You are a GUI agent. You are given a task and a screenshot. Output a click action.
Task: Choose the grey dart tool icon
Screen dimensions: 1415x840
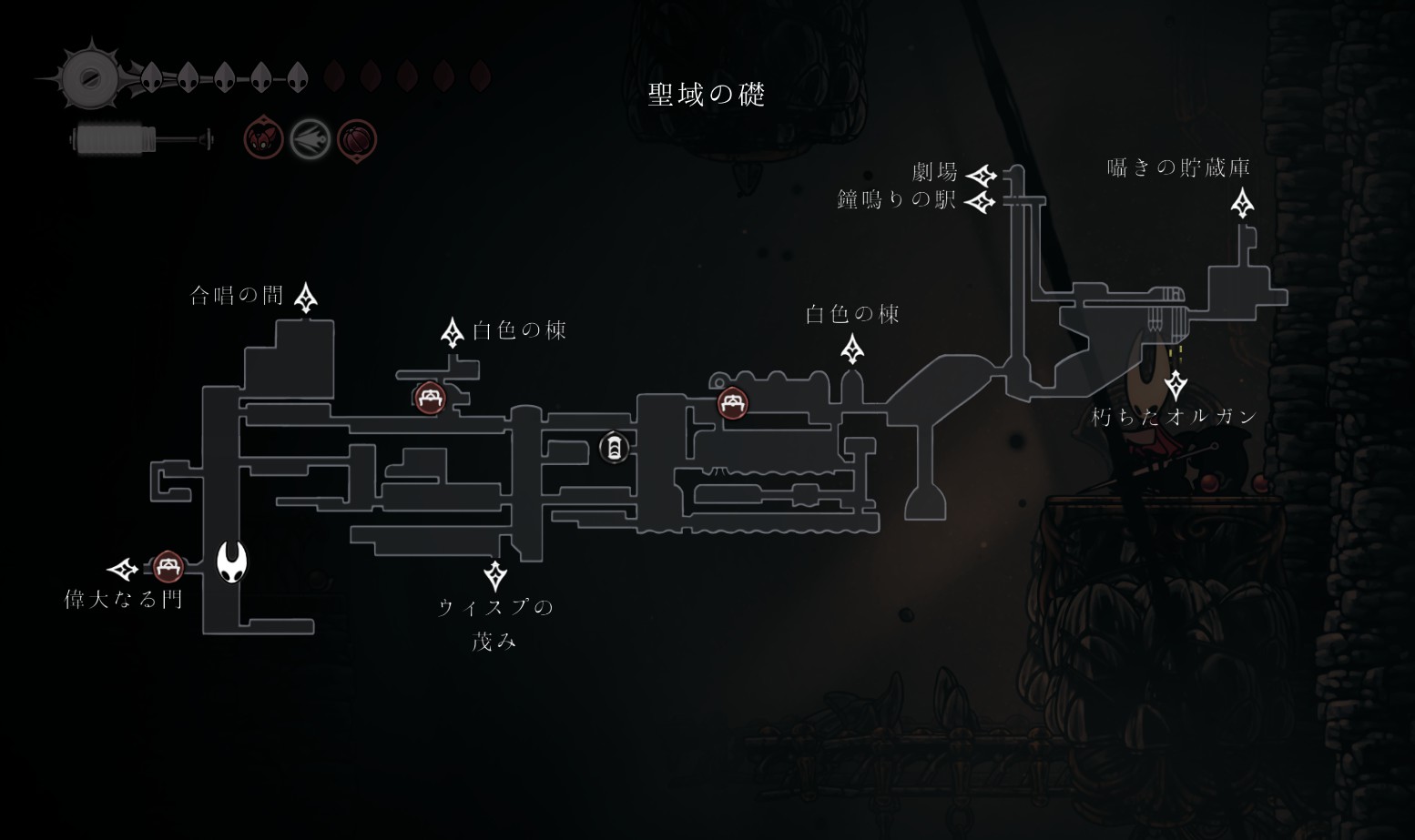(310, 140)
